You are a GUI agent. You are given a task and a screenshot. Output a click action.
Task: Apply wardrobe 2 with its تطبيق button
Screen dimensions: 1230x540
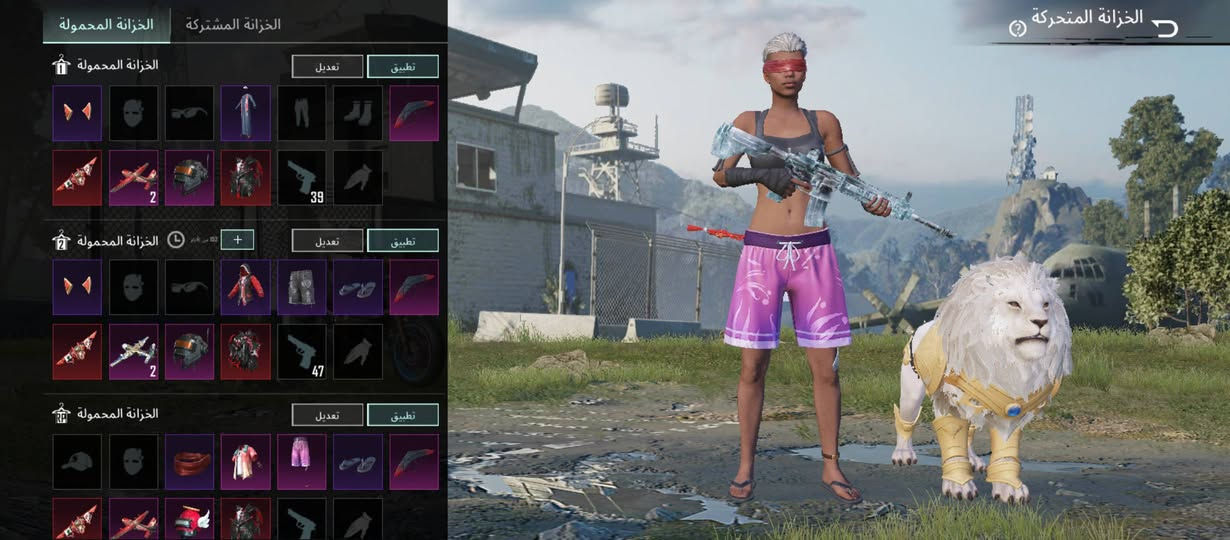[x=402, y=240]
